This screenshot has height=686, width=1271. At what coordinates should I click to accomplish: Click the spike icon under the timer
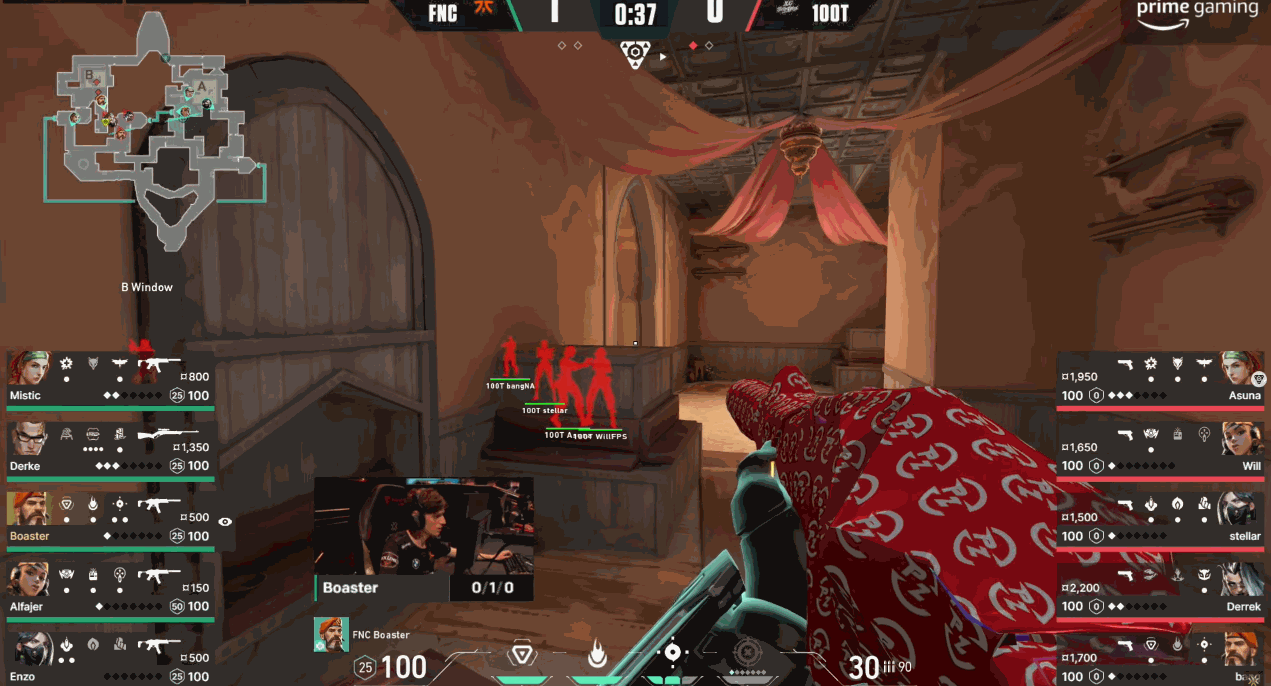[x=633, y=54]
